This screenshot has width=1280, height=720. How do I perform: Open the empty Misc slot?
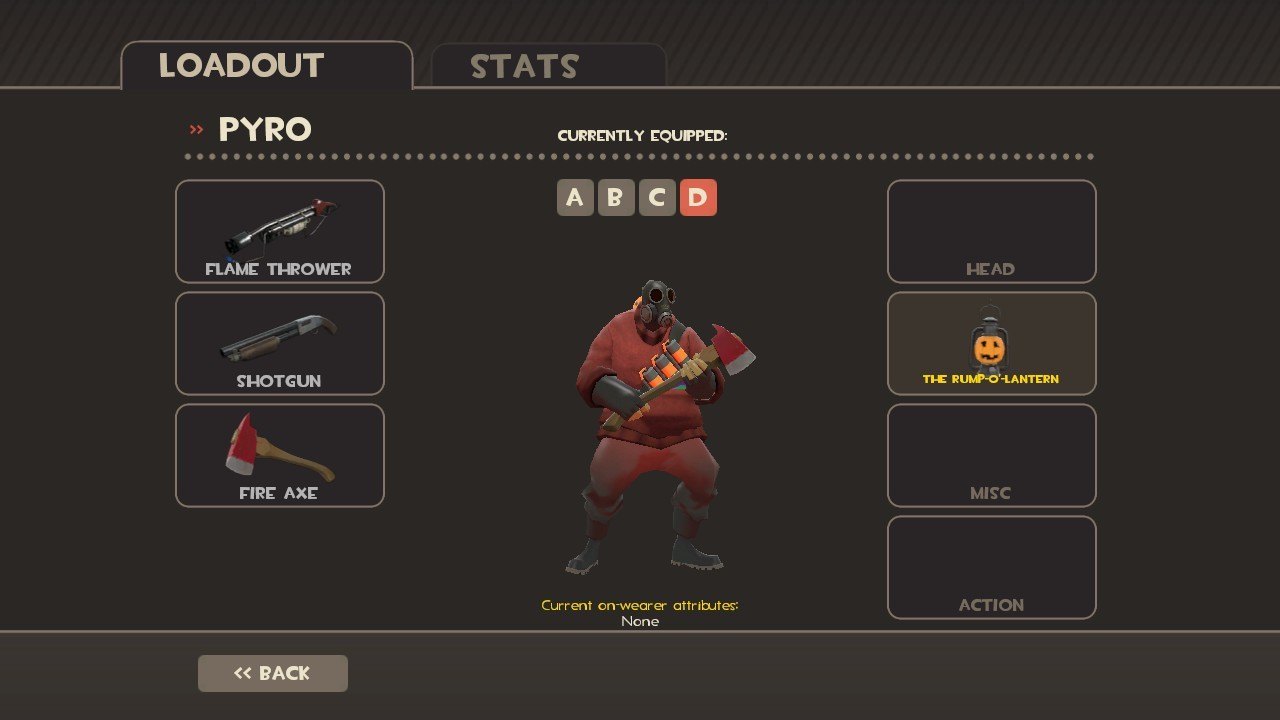point(991,456)
